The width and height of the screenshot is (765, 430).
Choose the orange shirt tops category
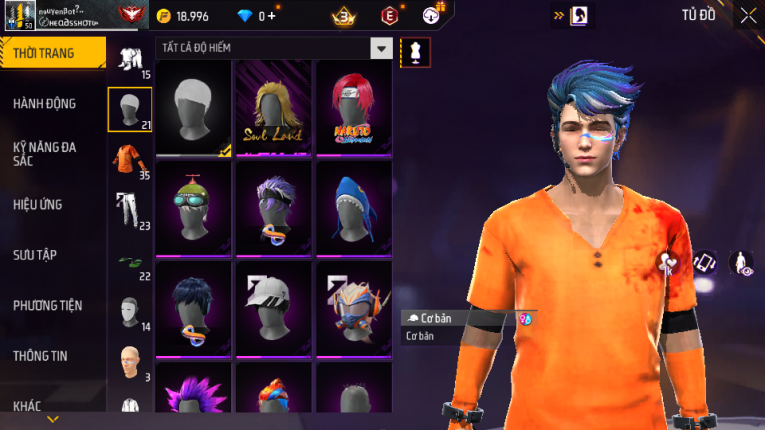(129, 160)
